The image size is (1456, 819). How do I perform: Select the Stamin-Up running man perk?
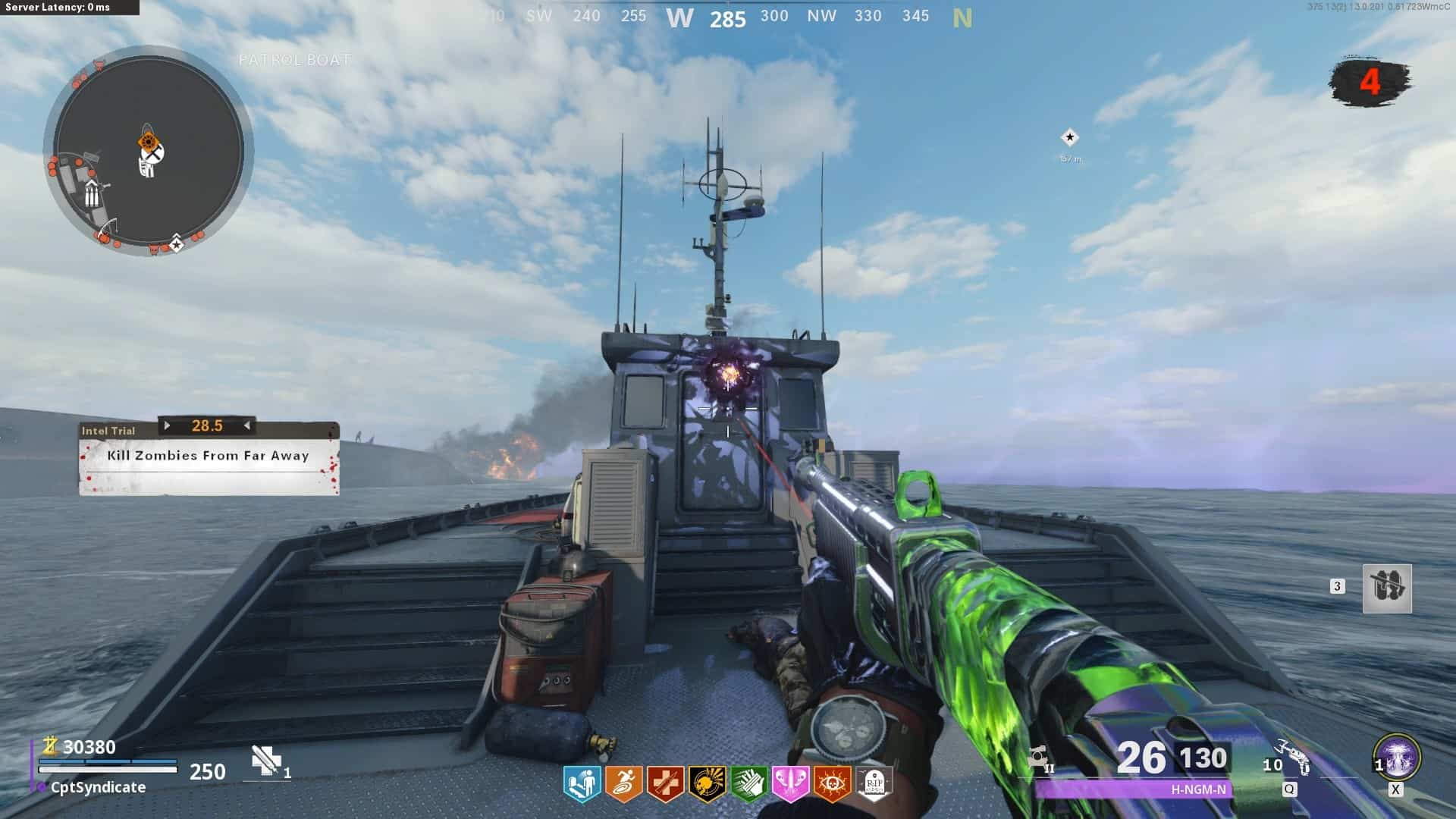click(623, 784)
